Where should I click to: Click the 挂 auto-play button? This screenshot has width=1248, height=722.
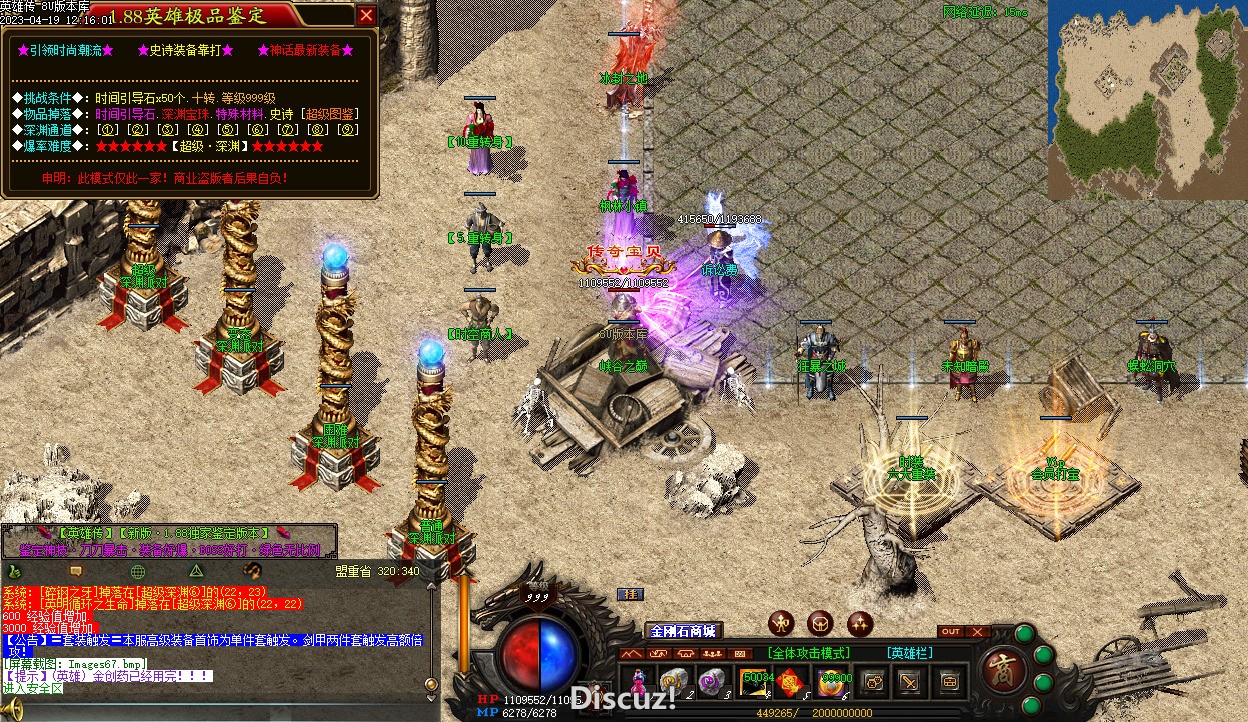[x=631, y=594]
